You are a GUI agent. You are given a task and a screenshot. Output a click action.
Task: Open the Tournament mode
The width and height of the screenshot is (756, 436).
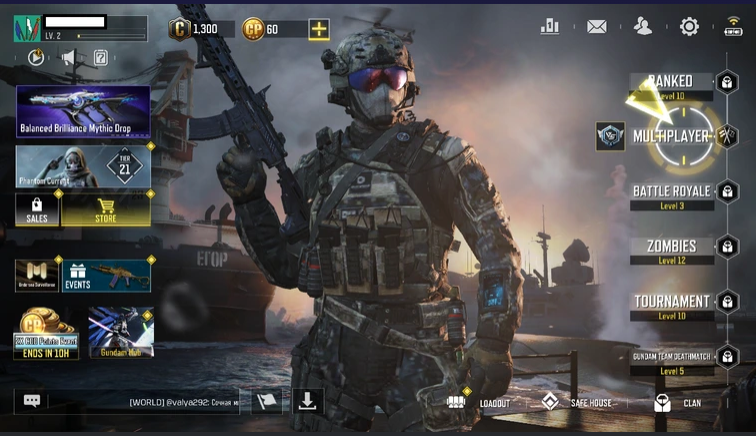[671, 303]
